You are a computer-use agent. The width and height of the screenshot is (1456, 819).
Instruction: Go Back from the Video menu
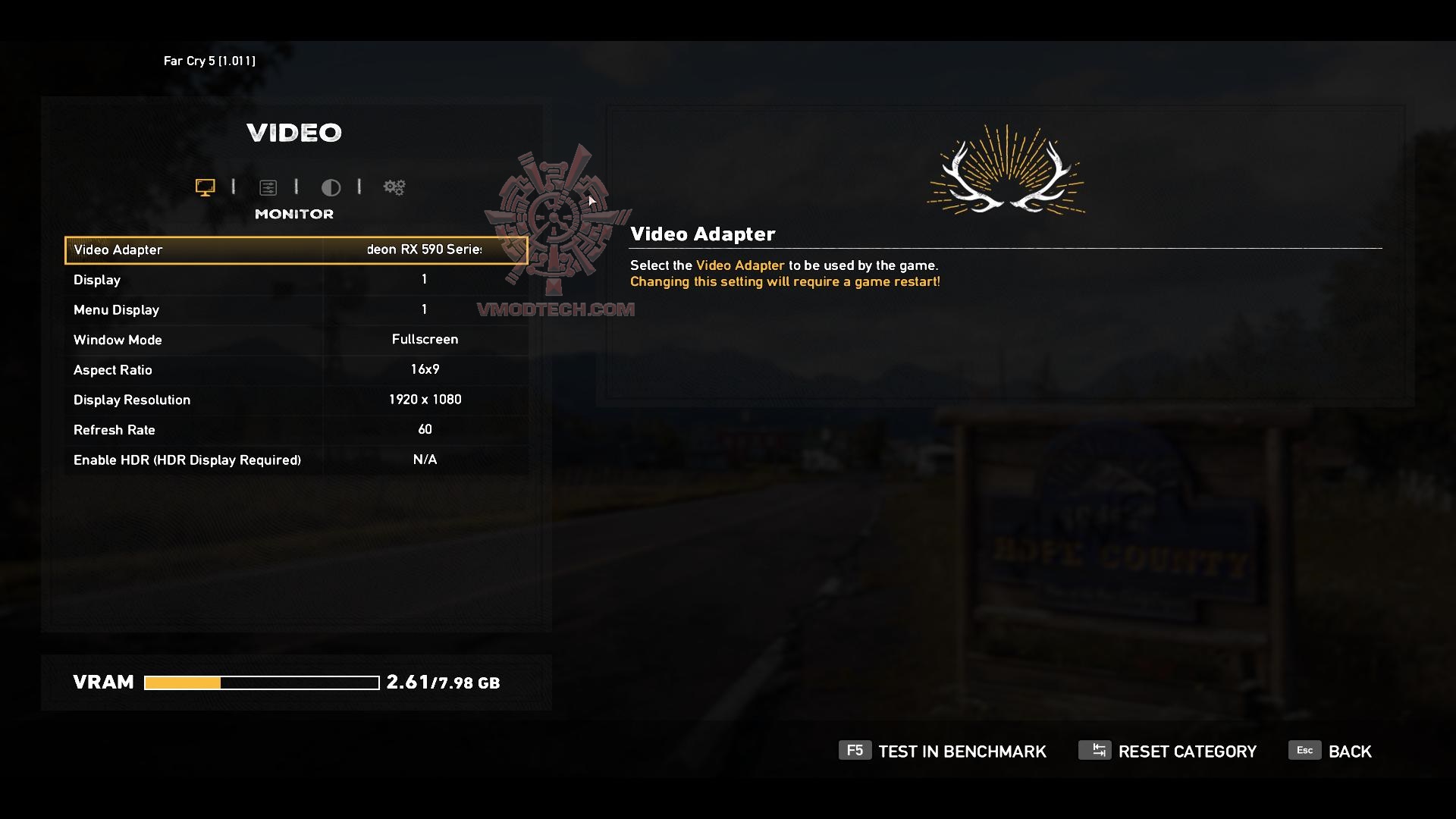[1331, 752]
